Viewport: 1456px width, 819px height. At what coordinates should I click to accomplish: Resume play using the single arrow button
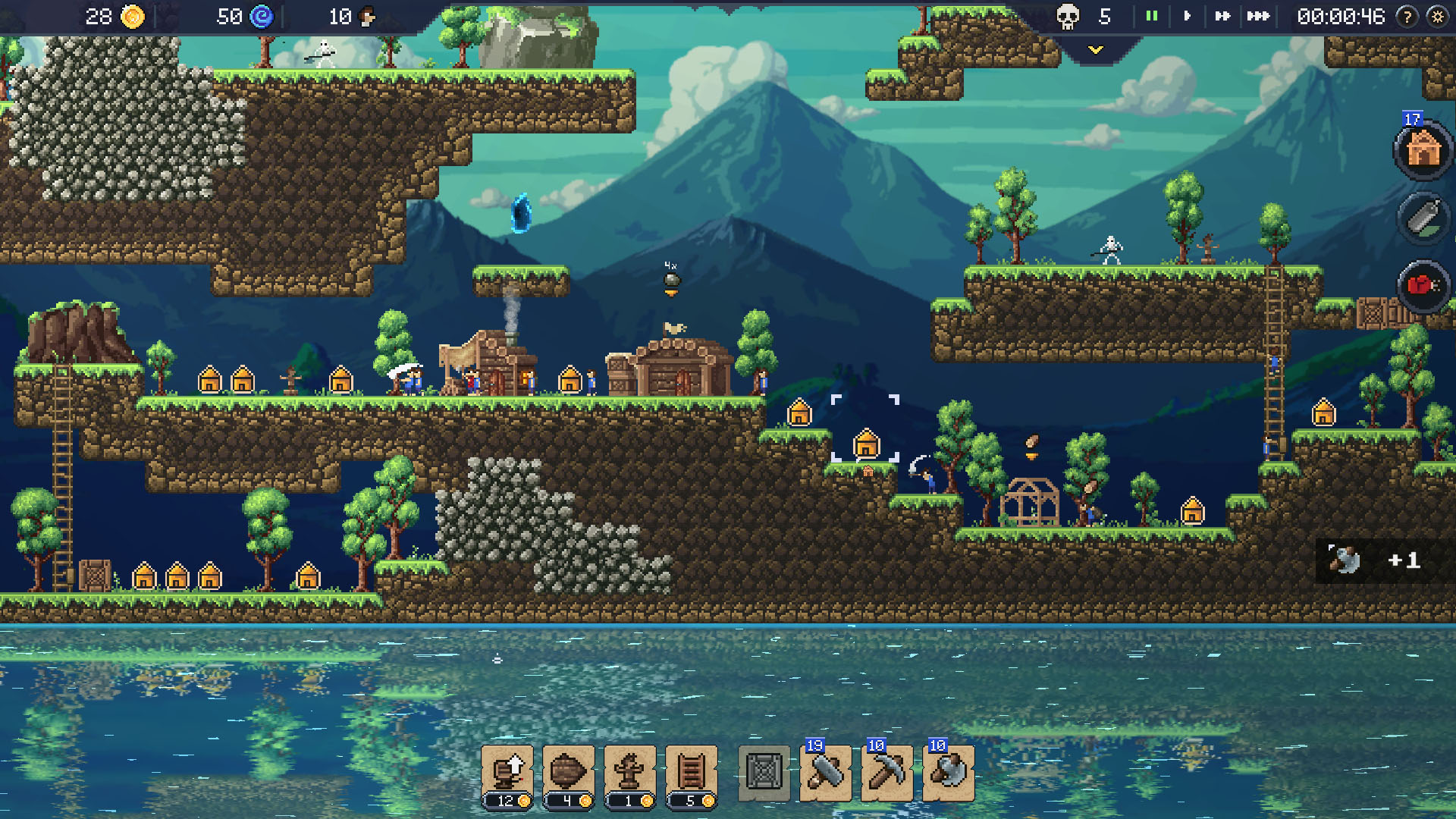coord(1187,14)
